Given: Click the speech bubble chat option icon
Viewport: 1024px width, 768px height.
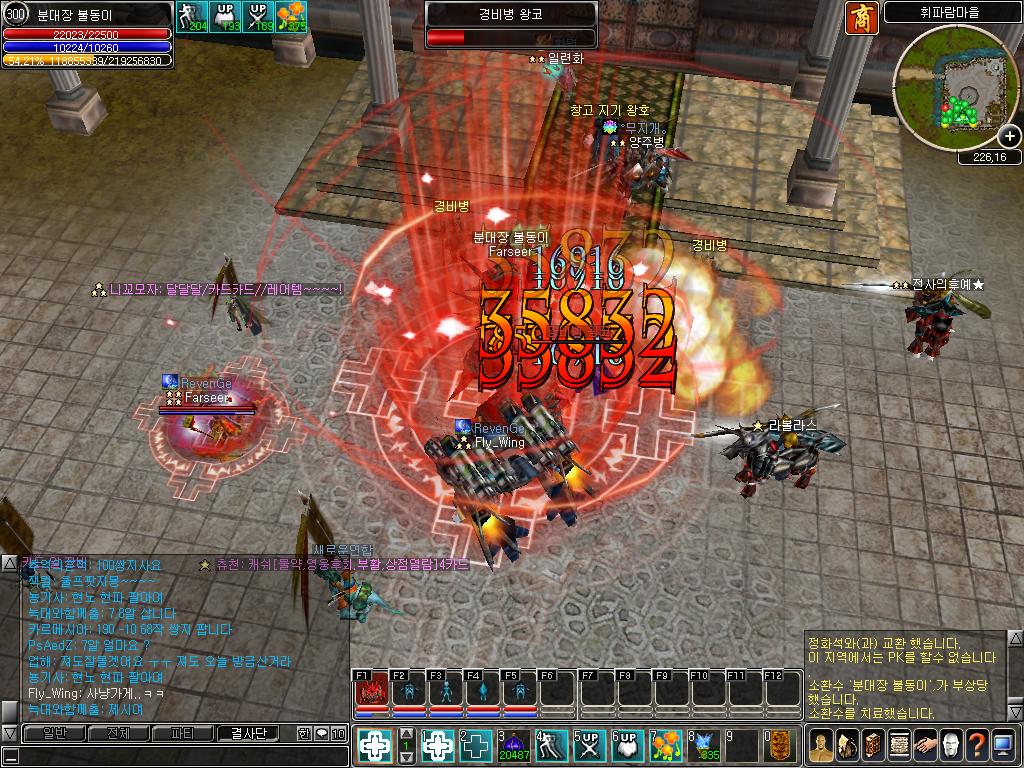Looking at the screenshot, I should point(322,733).
